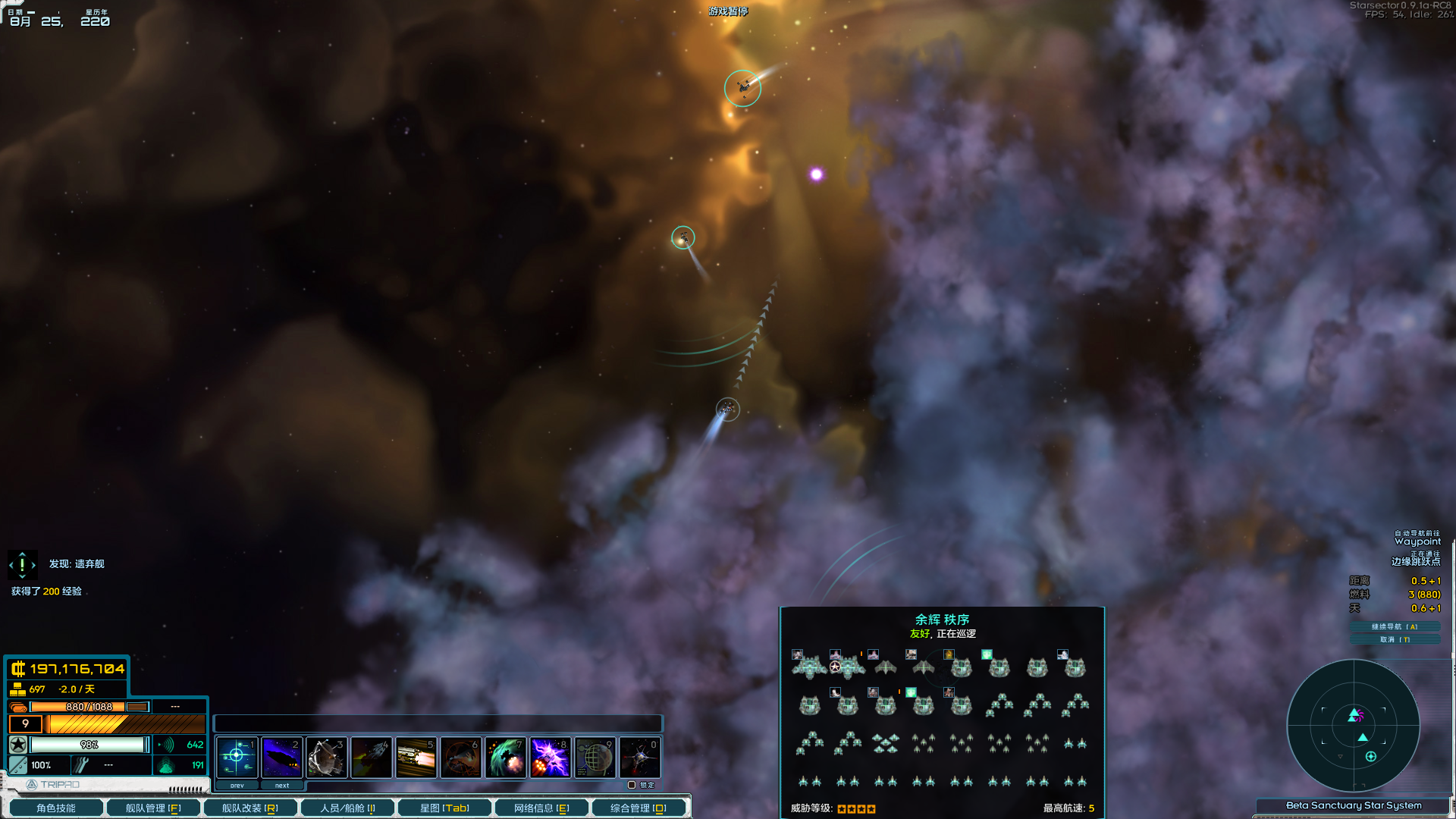Use the Interdiction Pulse ability in slot 7
Screen dimensions: 1456x819
pyautogui.click(x=506, y=757)
